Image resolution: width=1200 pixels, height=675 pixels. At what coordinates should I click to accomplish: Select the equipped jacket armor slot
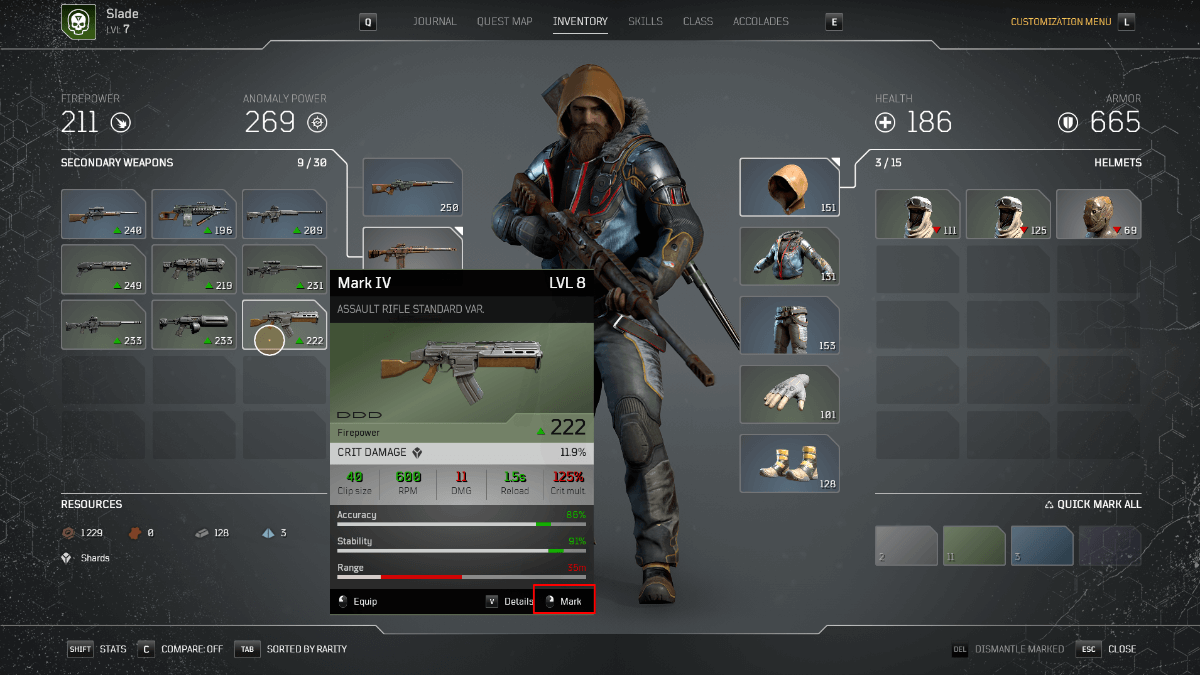pyautogui.click(x=789, y=256)
